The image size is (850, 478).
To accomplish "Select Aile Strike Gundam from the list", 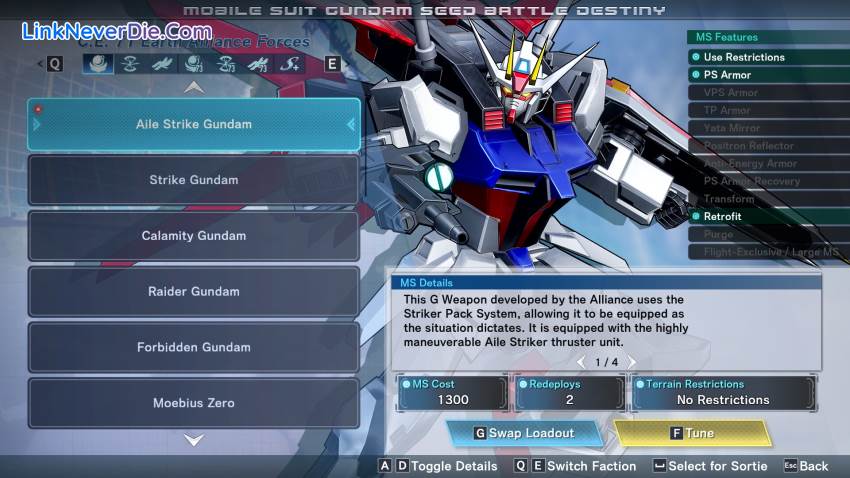I will pos(193,124).
